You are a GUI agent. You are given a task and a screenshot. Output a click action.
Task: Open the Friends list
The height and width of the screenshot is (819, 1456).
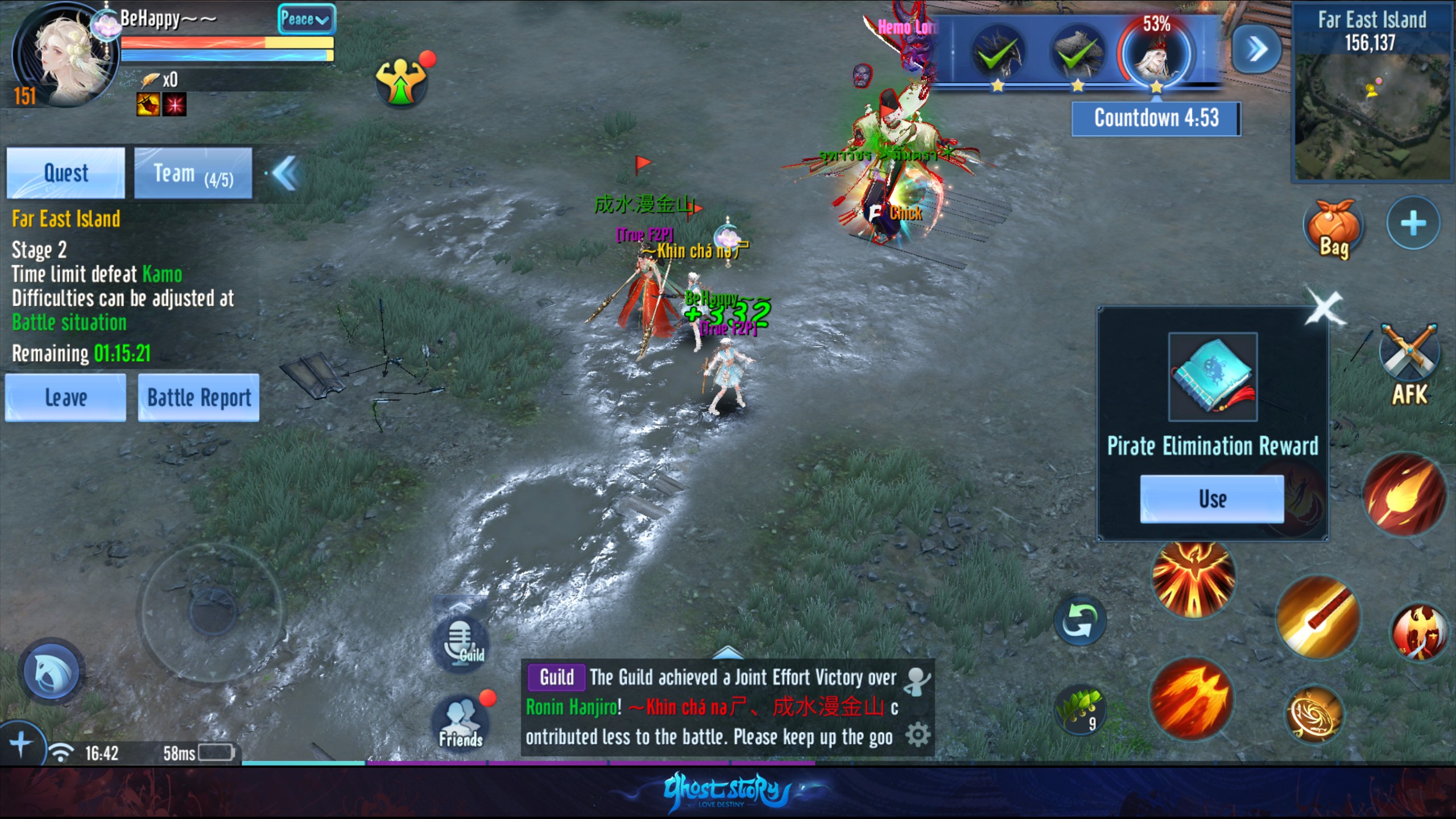[461, 722]
